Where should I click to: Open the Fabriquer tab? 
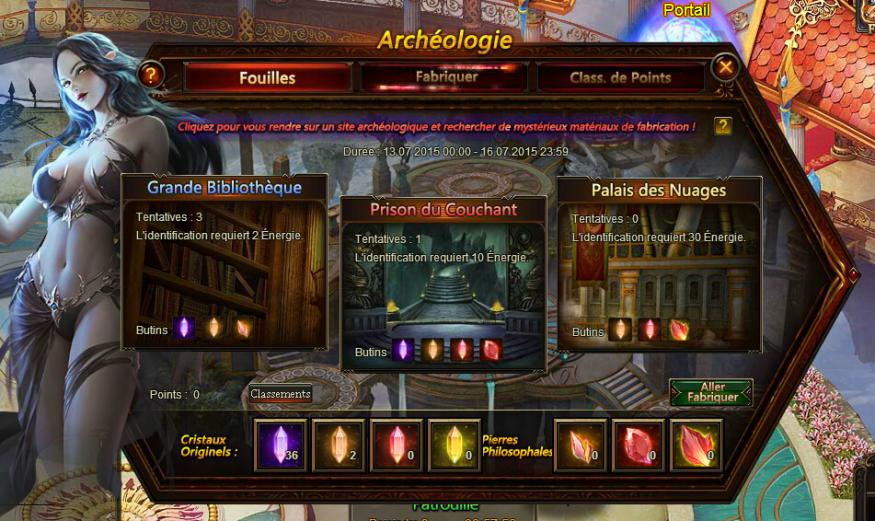446,77
